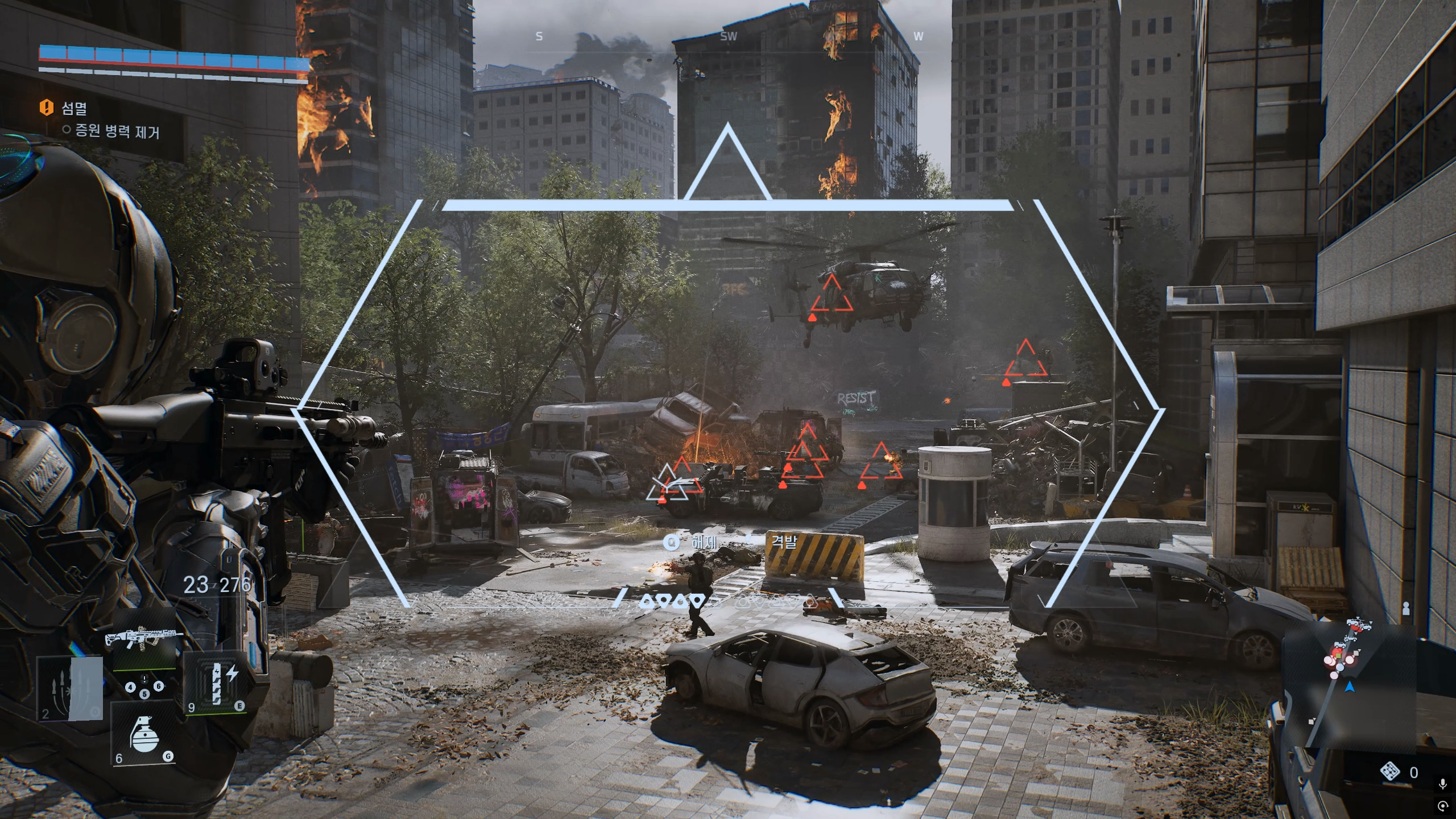Select the blue player arrow on minimap
The width and height of the screenshot is (1456, 819).
click(x=1350, y=688)
